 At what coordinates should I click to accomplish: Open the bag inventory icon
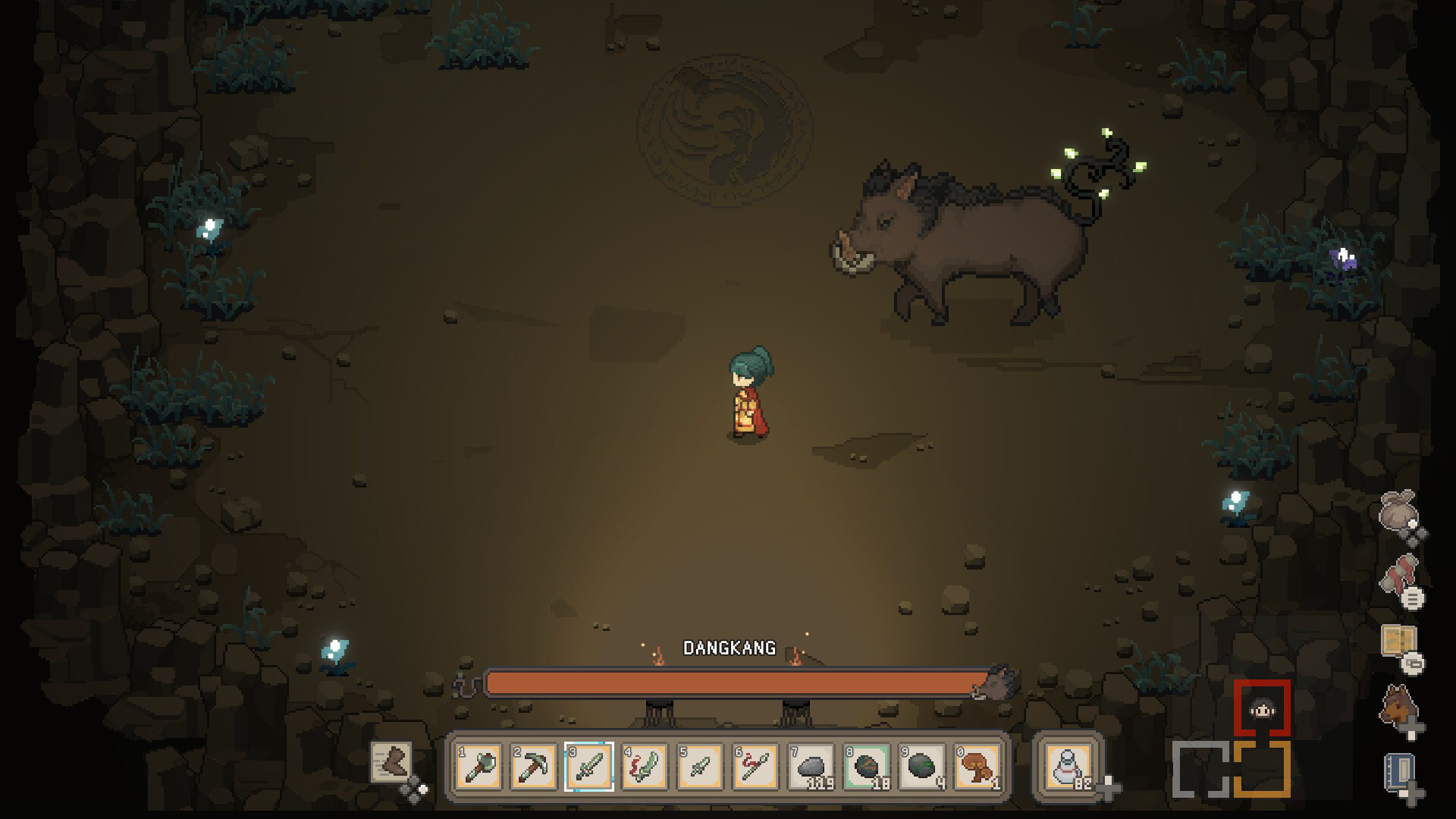pos(1398,513)
